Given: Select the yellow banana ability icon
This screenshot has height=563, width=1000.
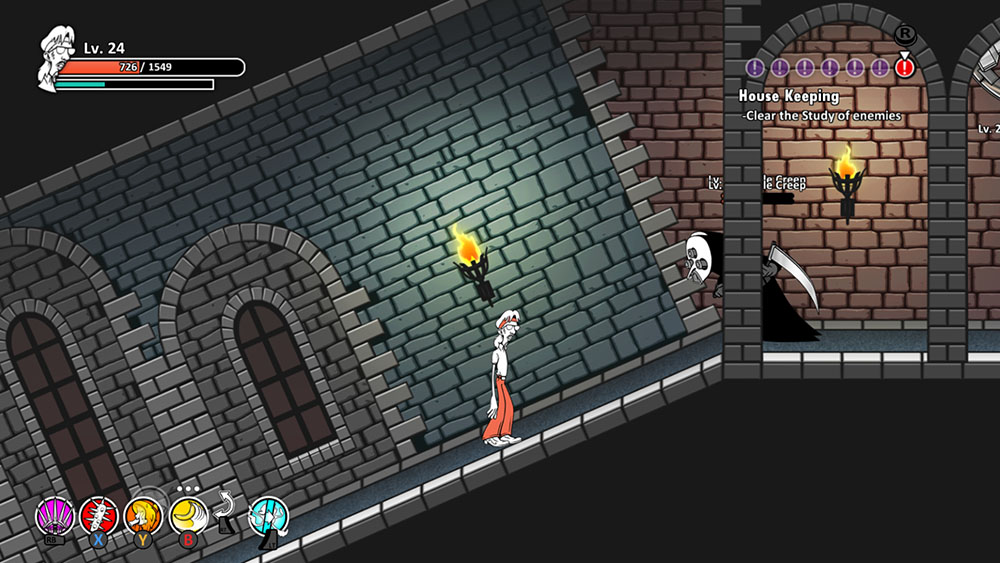Looking at the screenshot, I should click(x=187, y=516).
